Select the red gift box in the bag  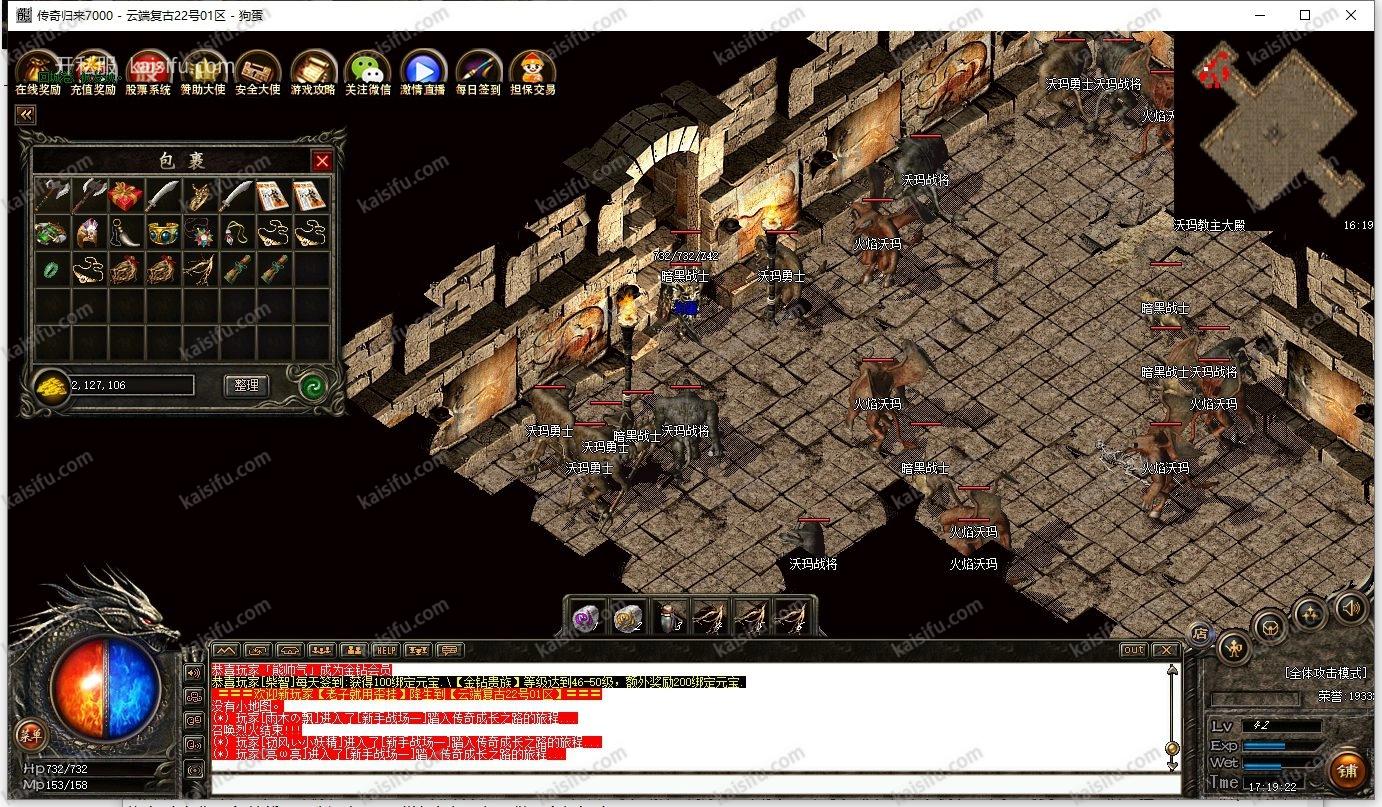[126, 195]
